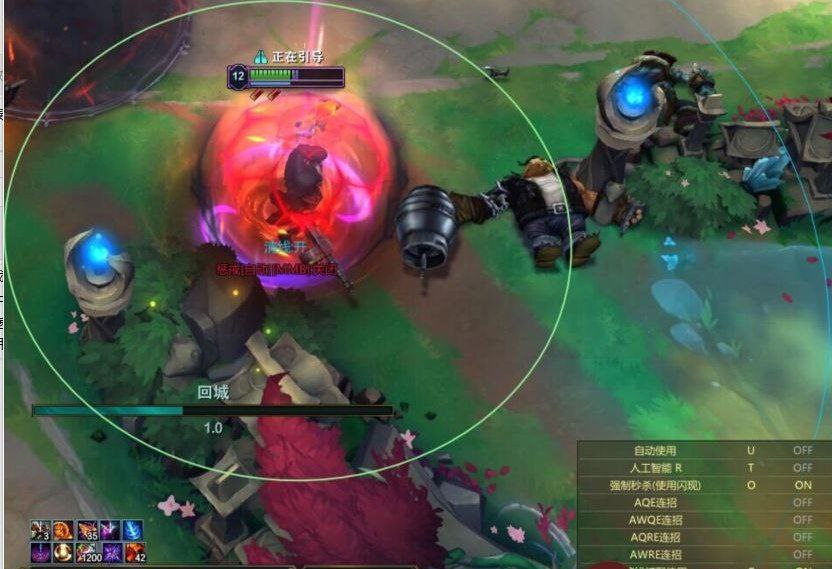This screenshot has height=569, width=832.
Task: Enable the AWQE连招 combo
Action: coord(802,520)
